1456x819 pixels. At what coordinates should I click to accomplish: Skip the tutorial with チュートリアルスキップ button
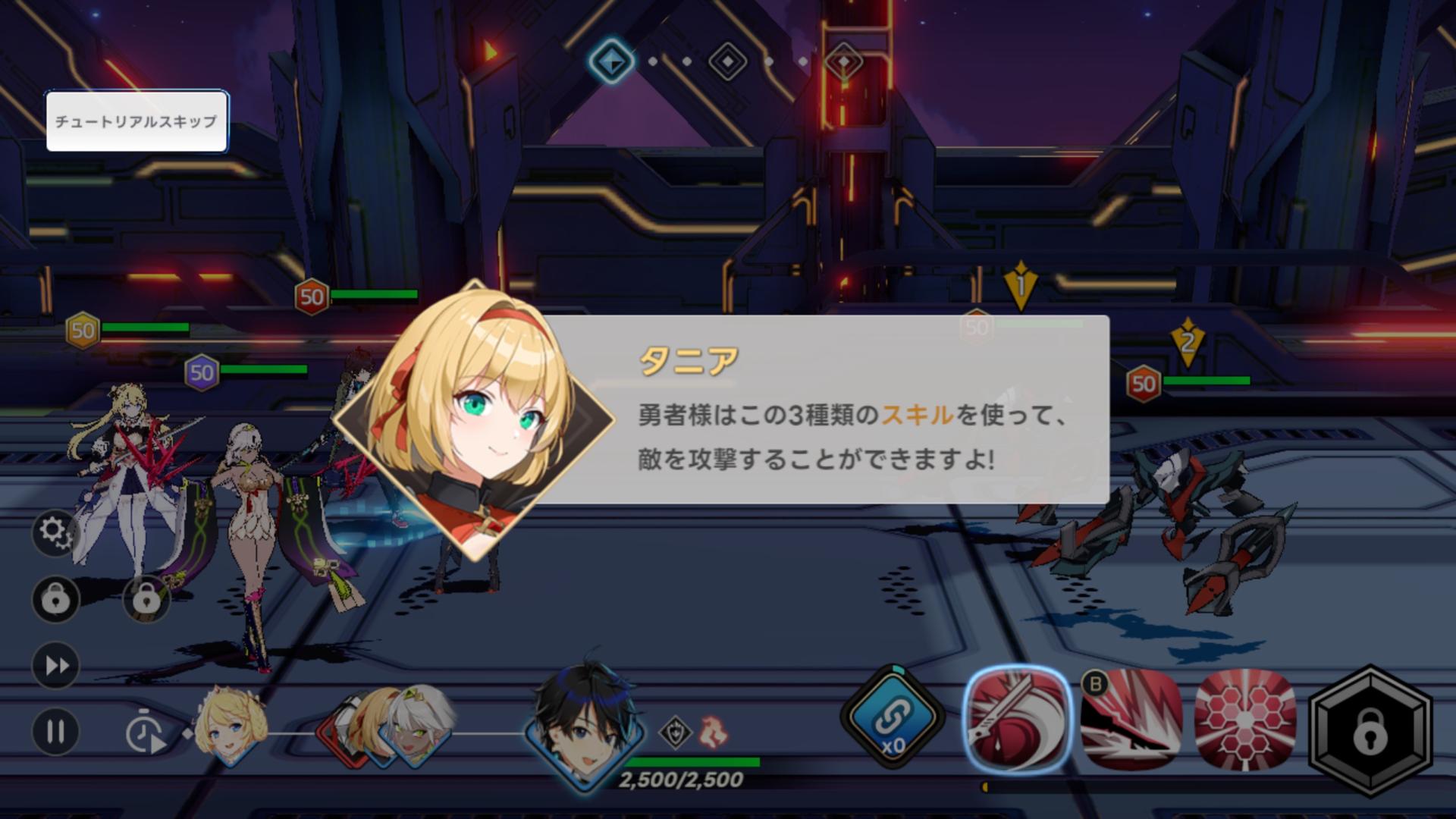coord(136,121)
